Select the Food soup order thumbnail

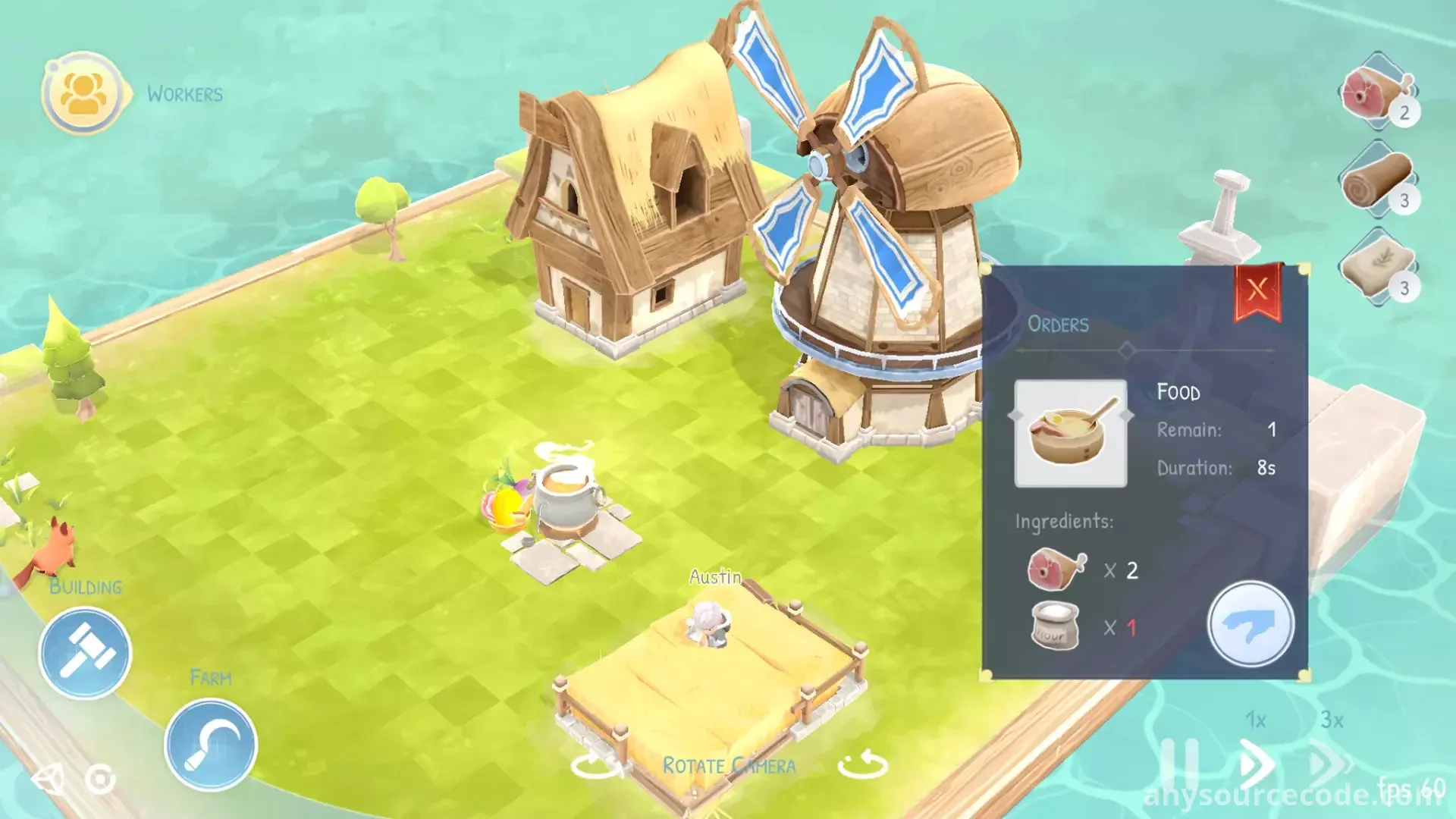click(x=1070, y=433)
